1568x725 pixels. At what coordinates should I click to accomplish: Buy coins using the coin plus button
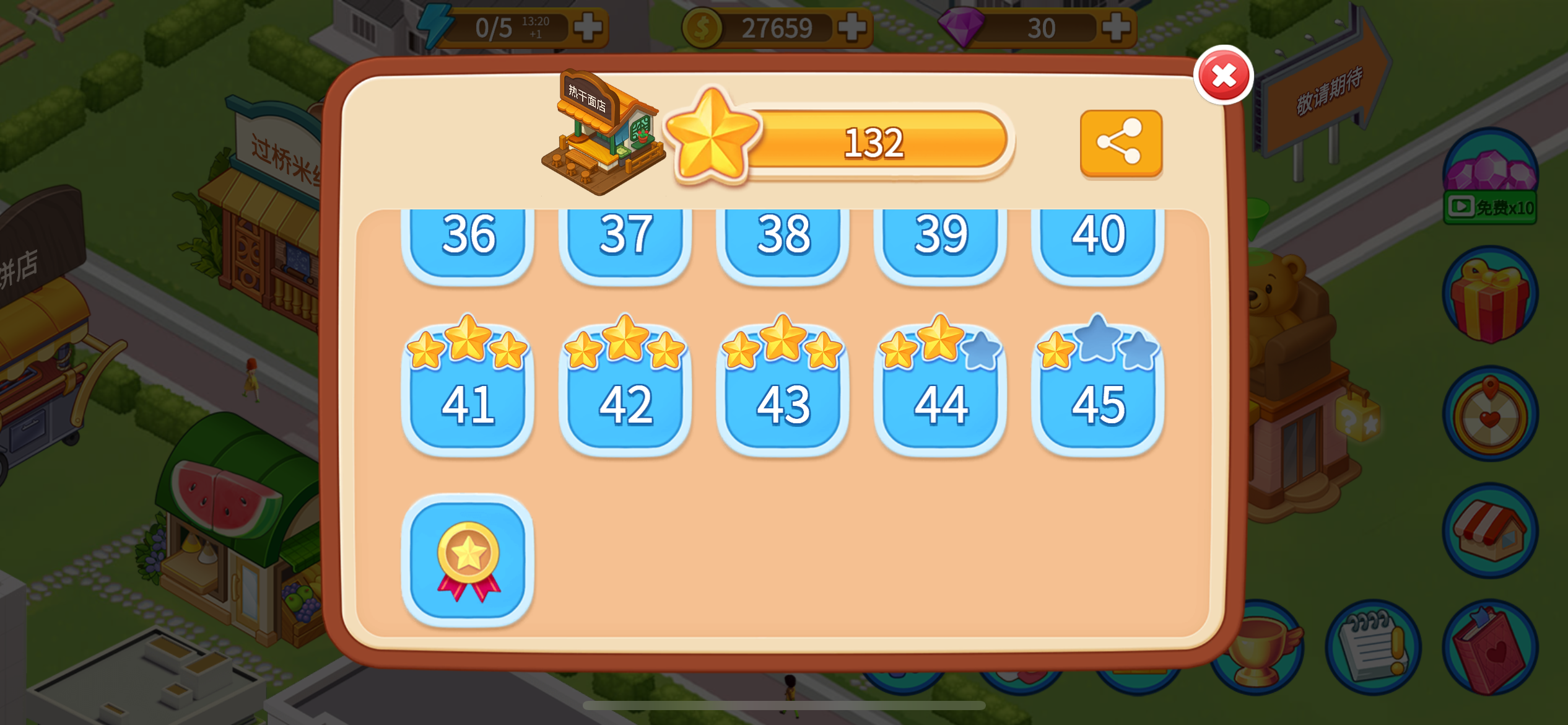(x=853, y=27)
